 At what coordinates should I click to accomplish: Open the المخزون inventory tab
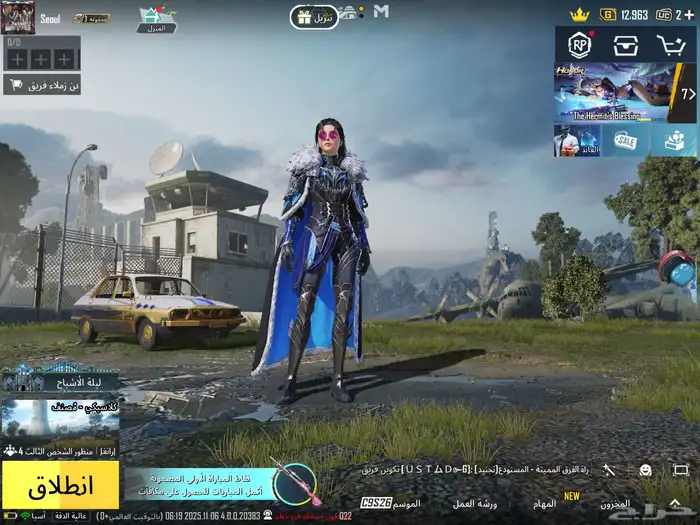pos(615,503)
